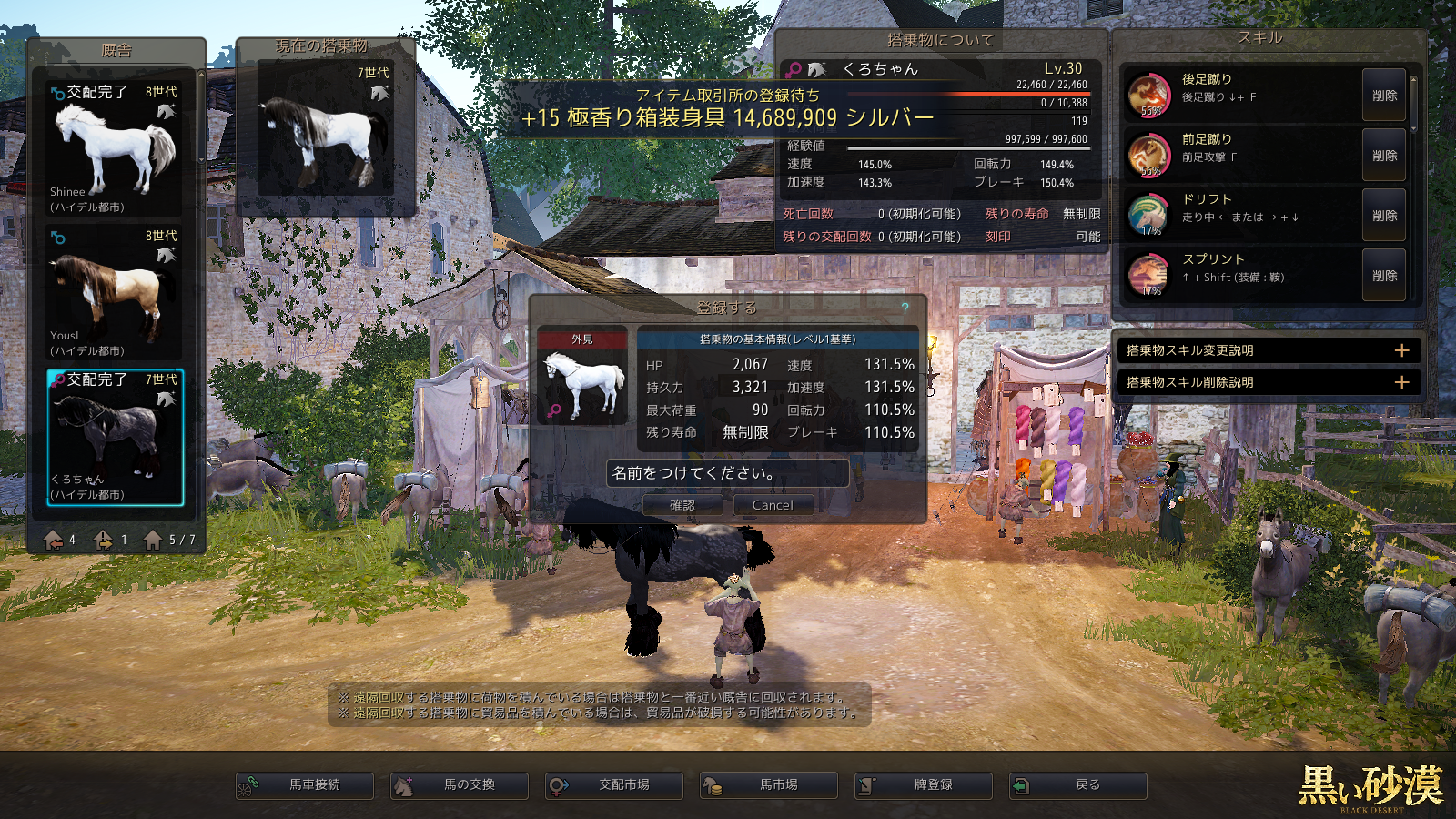Cancel the mount registration dialog
1456x819 pixels.
773,505
